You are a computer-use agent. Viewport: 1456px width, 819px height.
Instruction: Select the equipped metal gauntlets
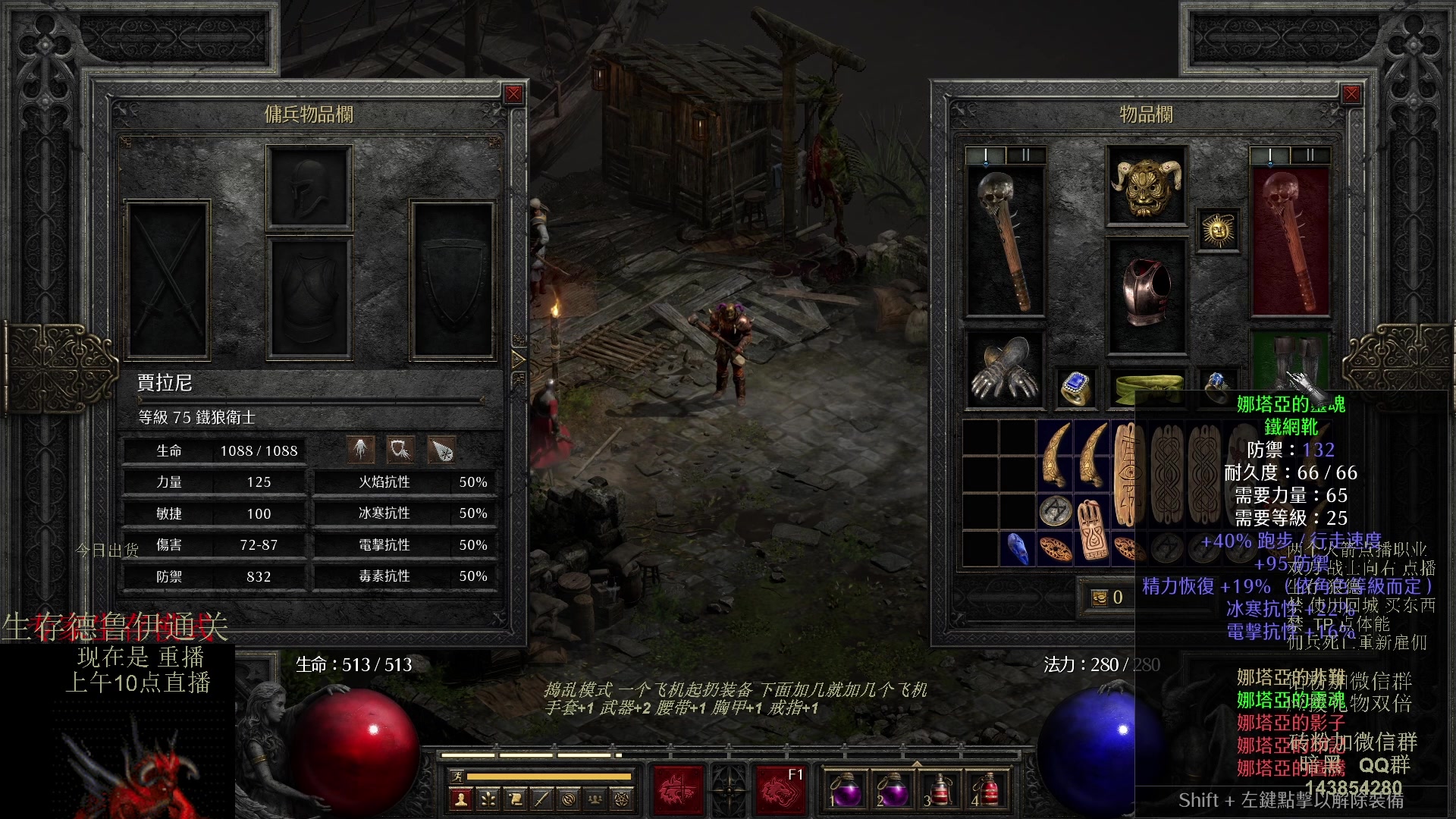(x=1005, y=369)
